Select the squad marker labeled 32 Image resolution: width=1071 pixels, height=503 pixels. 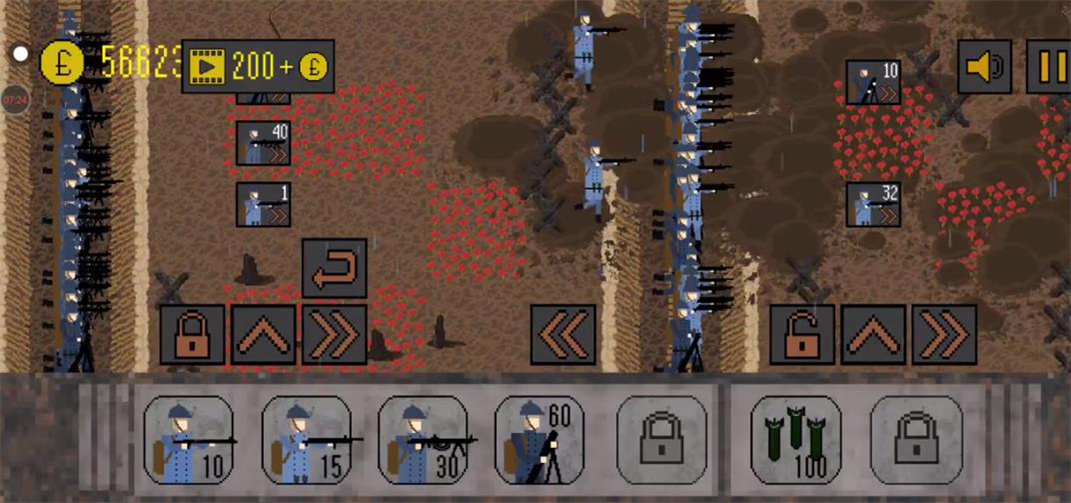pos(873,204)
